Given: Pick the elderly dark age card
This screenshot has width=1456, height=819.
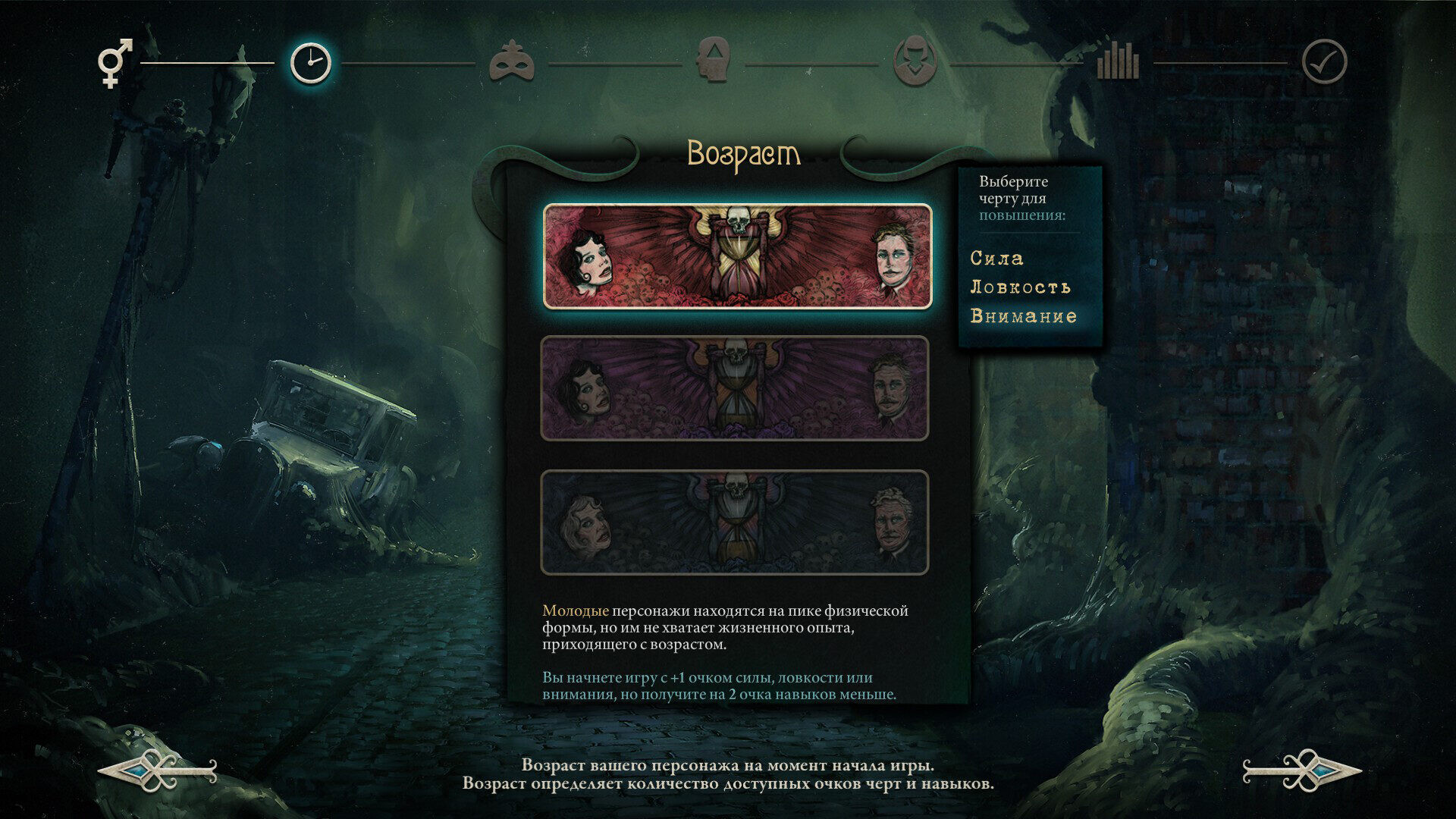Looking at the screenshot, I should click(x=734, y=522).
